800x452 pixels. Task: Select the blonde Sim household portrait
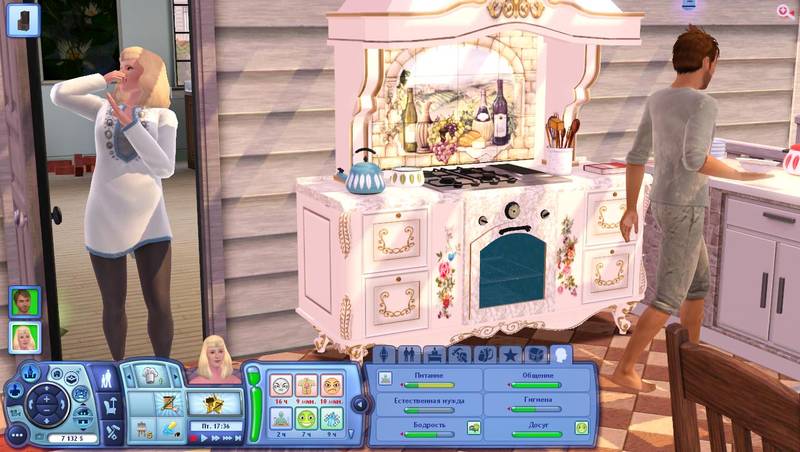tap(25, 337)
